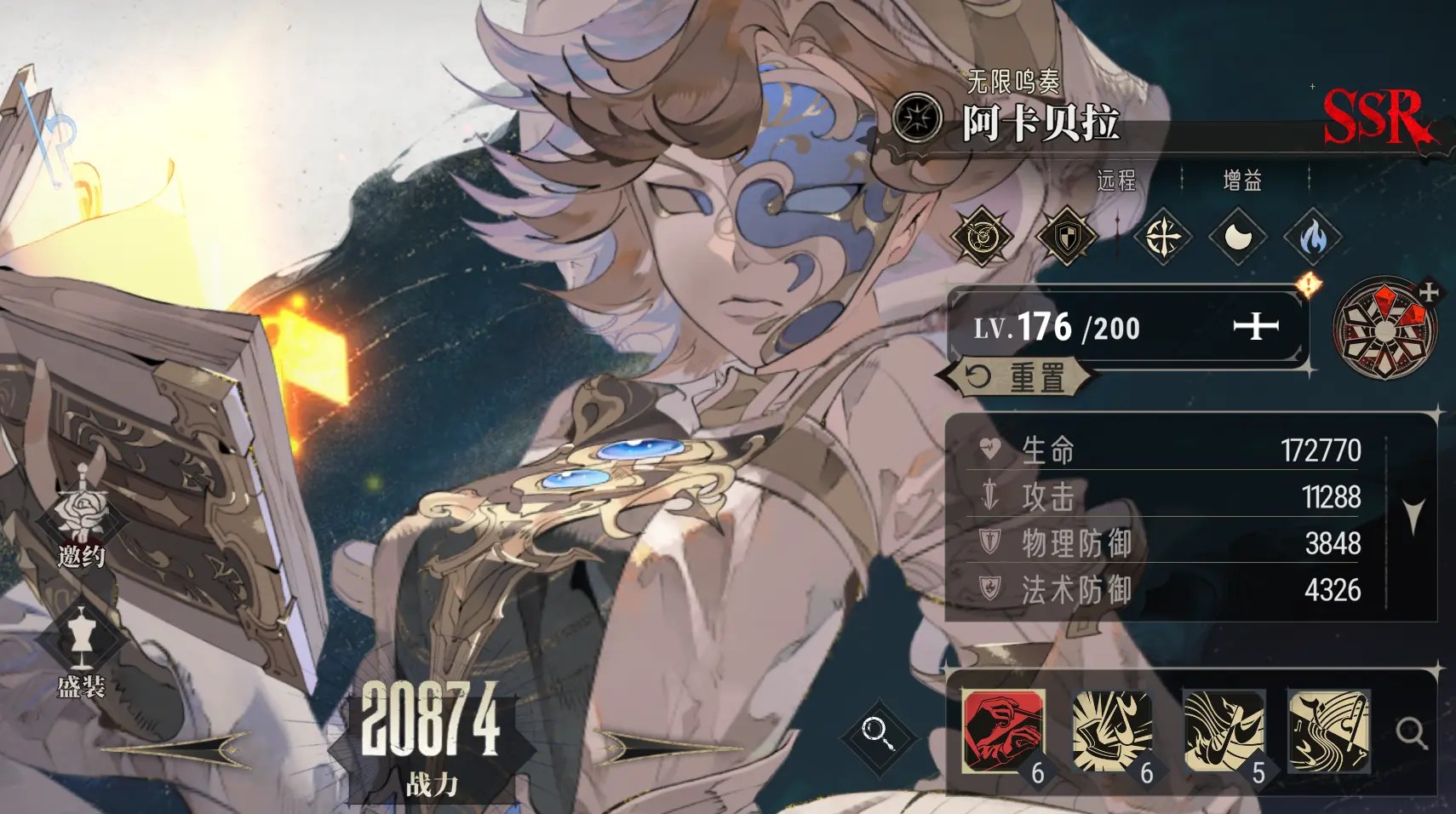Select the red skill icon
The width and height of the screenshot is (1456, 814).
pyautogui.click(x=1003, y=731)
